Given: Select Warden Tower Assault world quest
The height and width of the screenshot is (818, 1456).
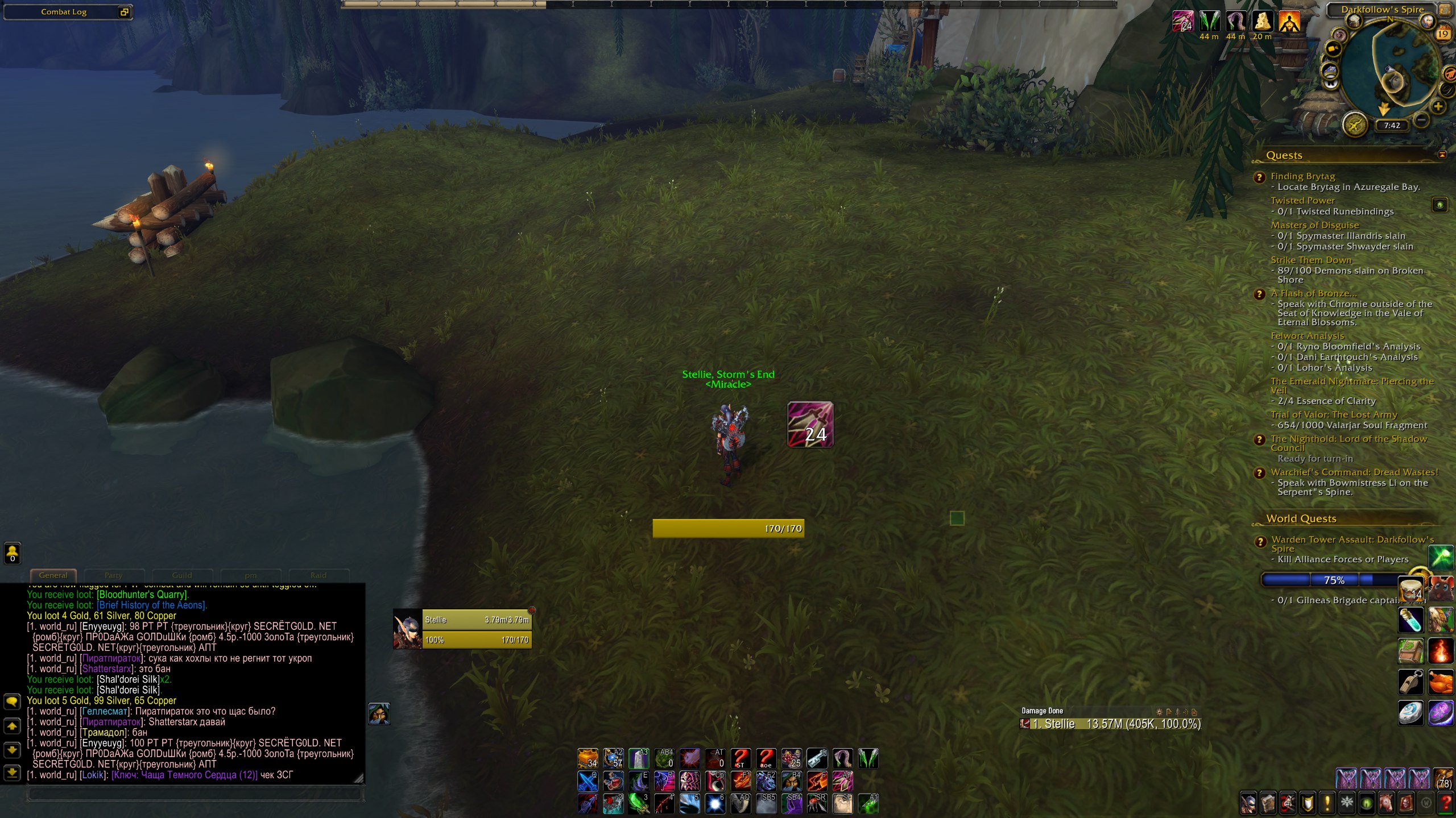Looking at the screenshot, I should pos(1352,539).
